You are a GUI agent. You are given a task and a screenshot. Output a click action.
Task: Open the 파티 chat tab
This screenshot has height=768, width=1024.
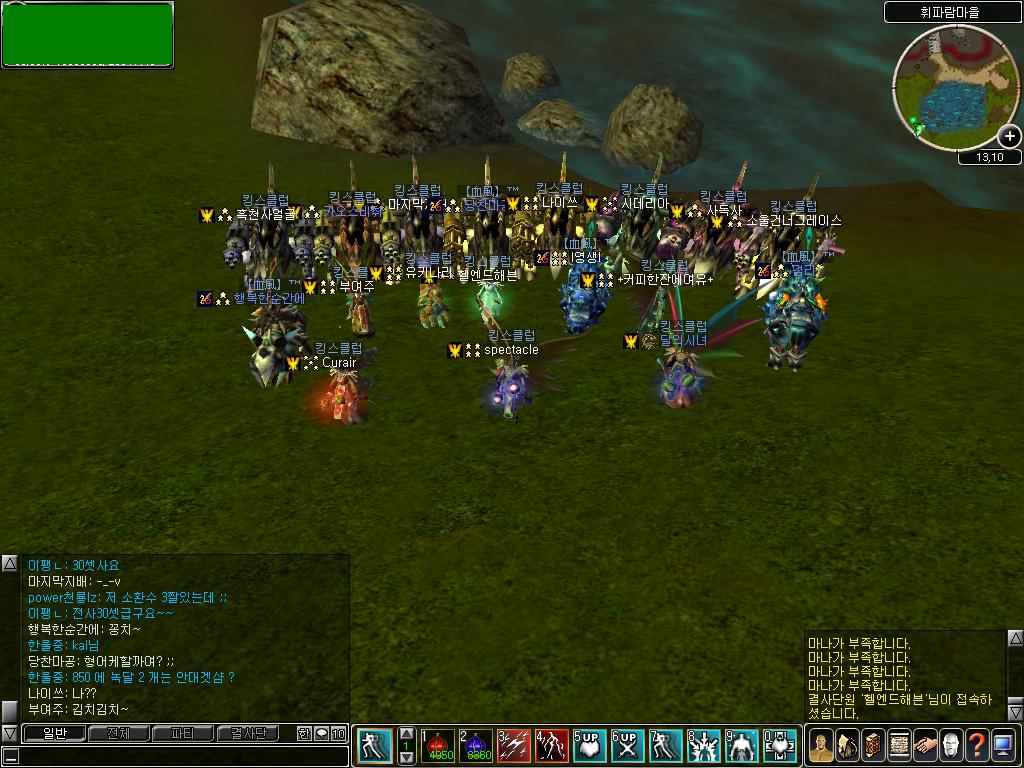183,734
